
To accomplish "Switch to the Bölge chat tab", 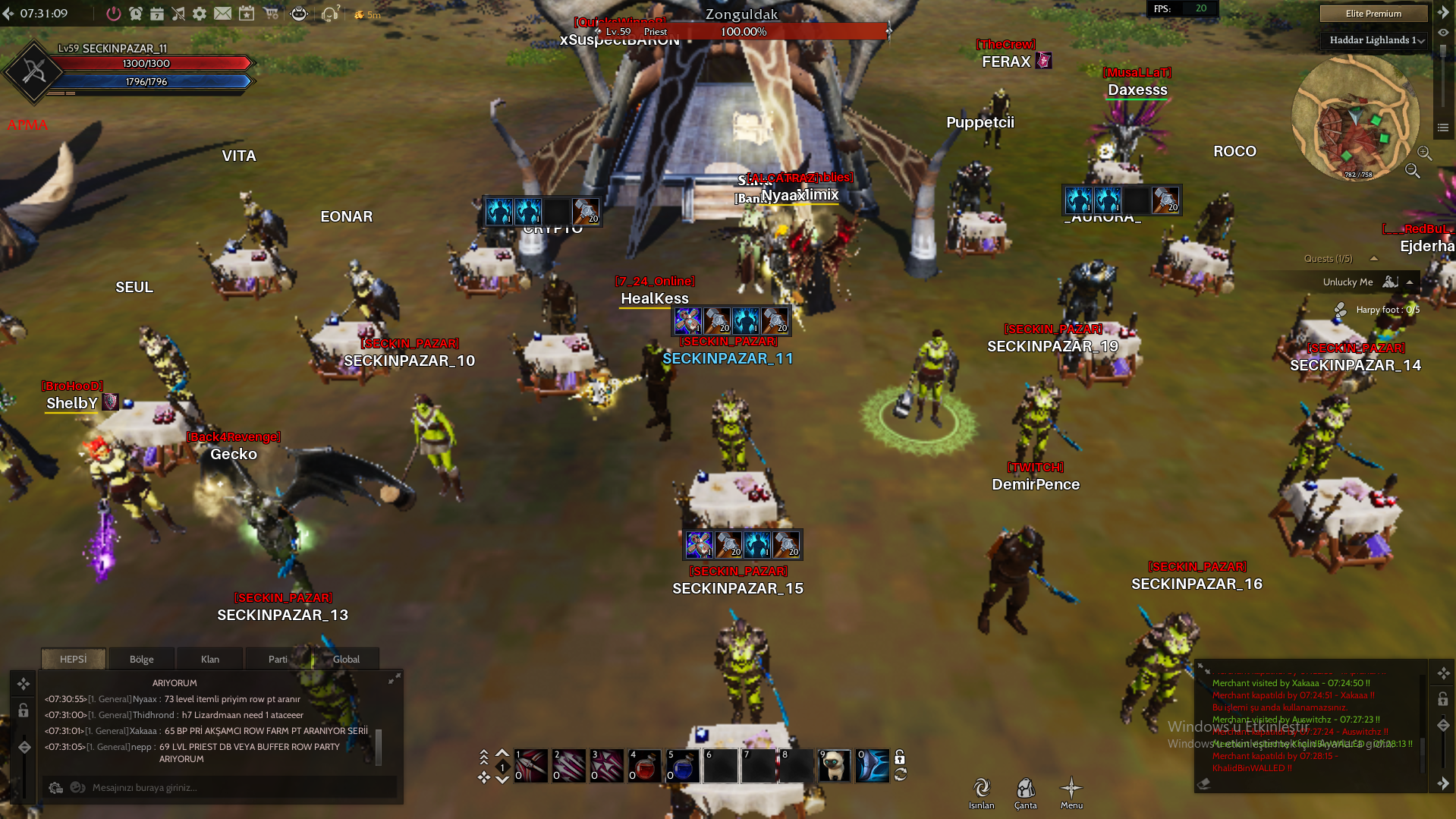I will [x=141, y=659].
